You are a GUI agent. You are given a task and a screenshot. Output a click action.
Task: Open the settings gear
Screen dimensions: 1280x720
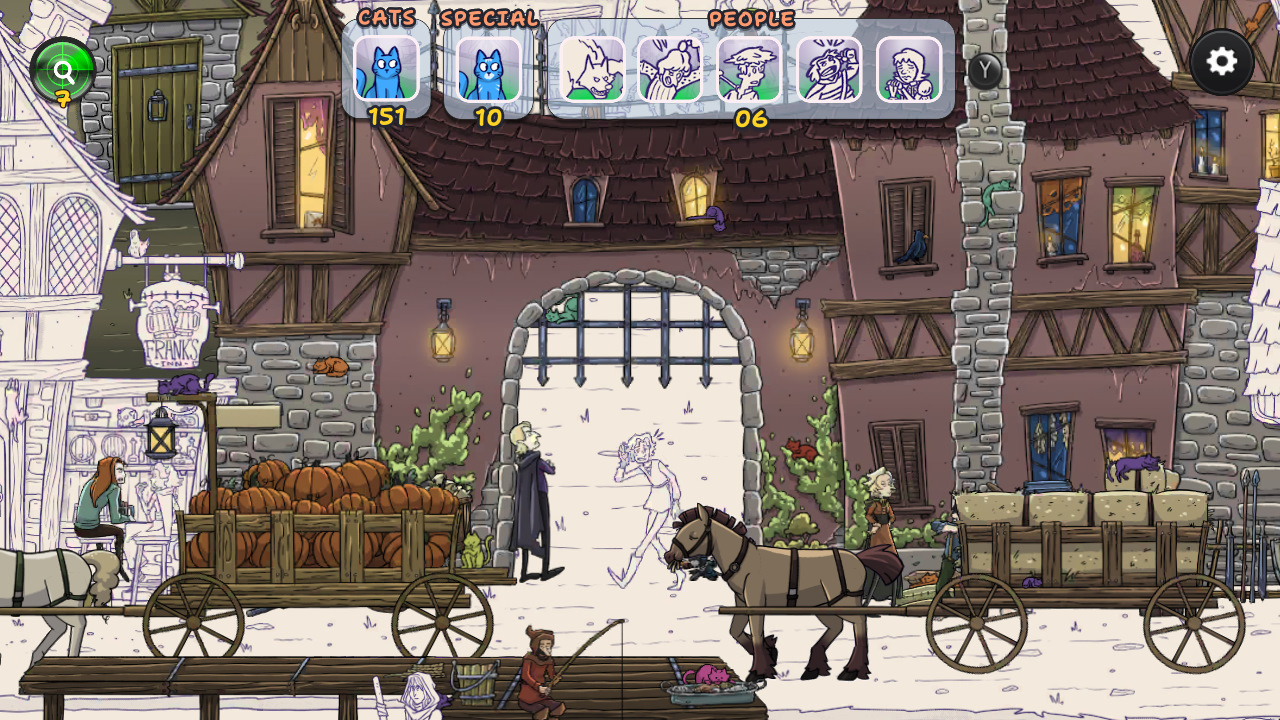(x=1220, y=62)
